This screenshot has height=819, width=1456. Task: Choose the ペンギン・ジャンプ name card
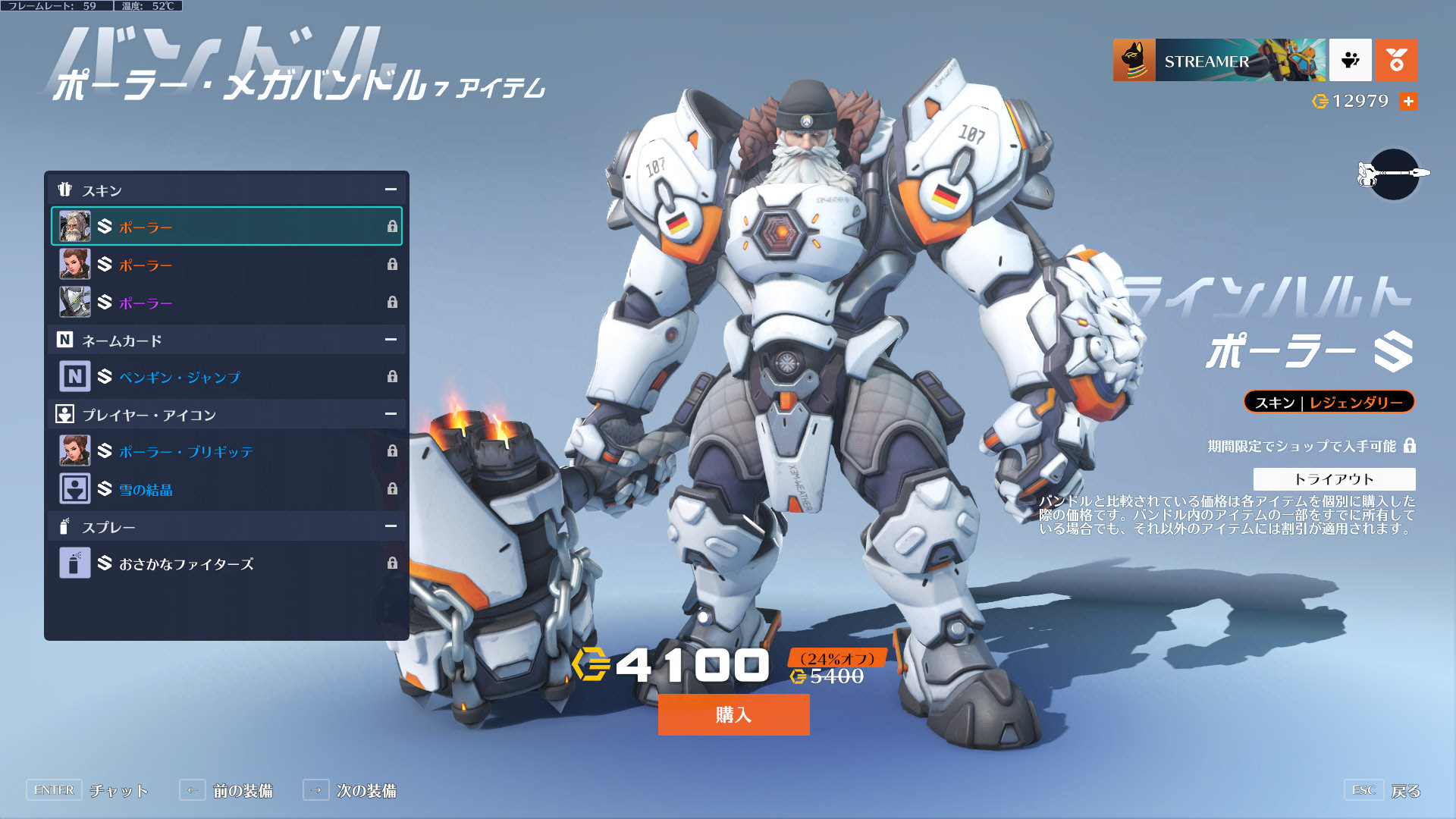point(226,376)
